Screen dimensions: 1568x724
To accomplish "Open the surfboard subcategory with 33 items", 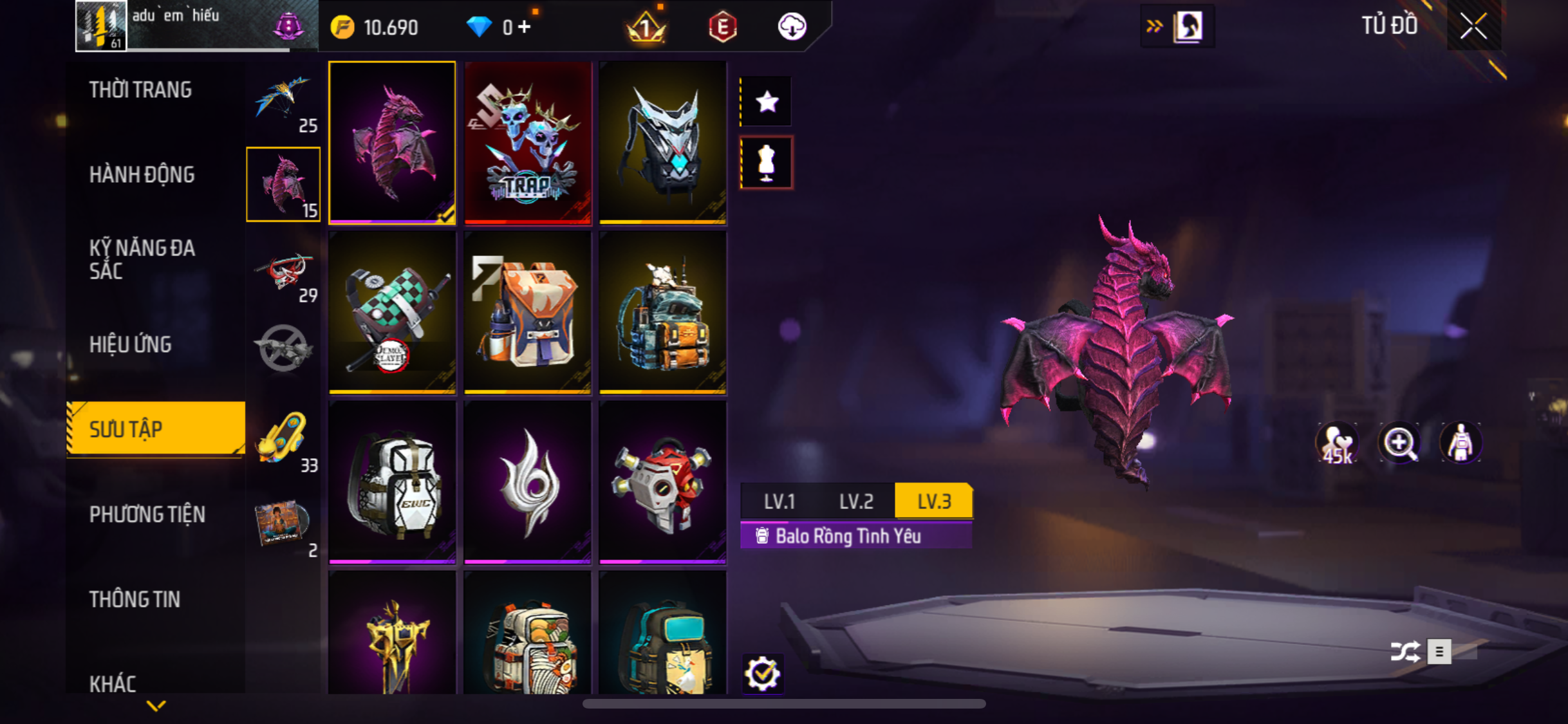I will coord(283,441).
